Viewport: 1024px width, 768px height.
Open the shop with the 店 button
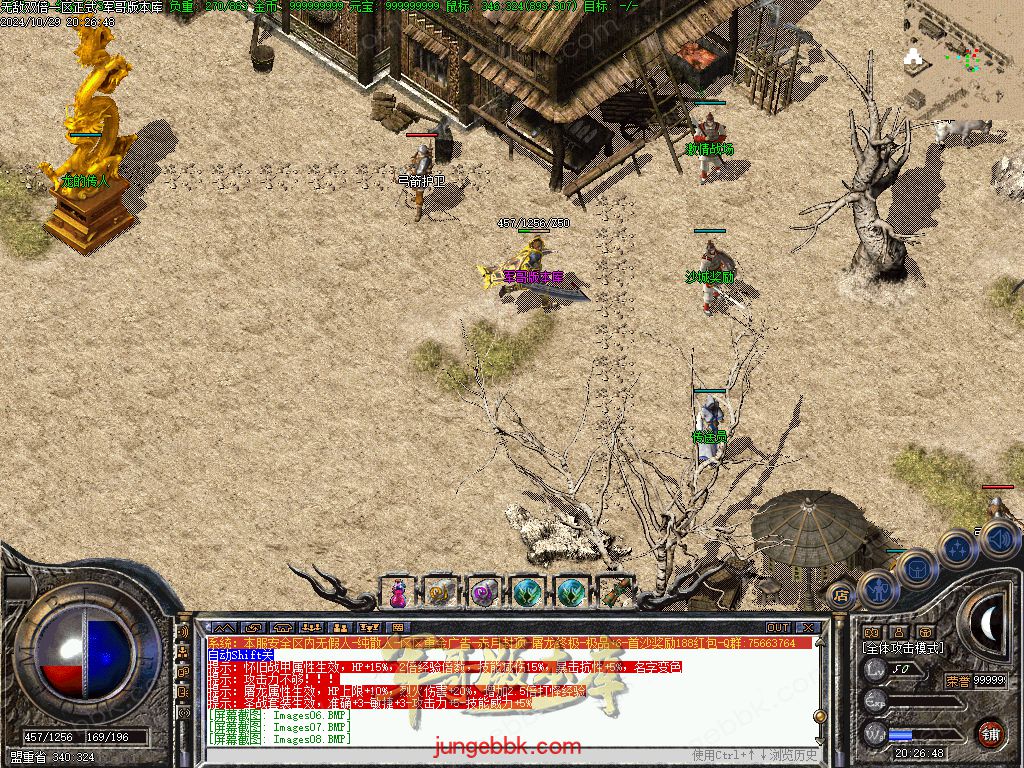[x=841, y=596]
